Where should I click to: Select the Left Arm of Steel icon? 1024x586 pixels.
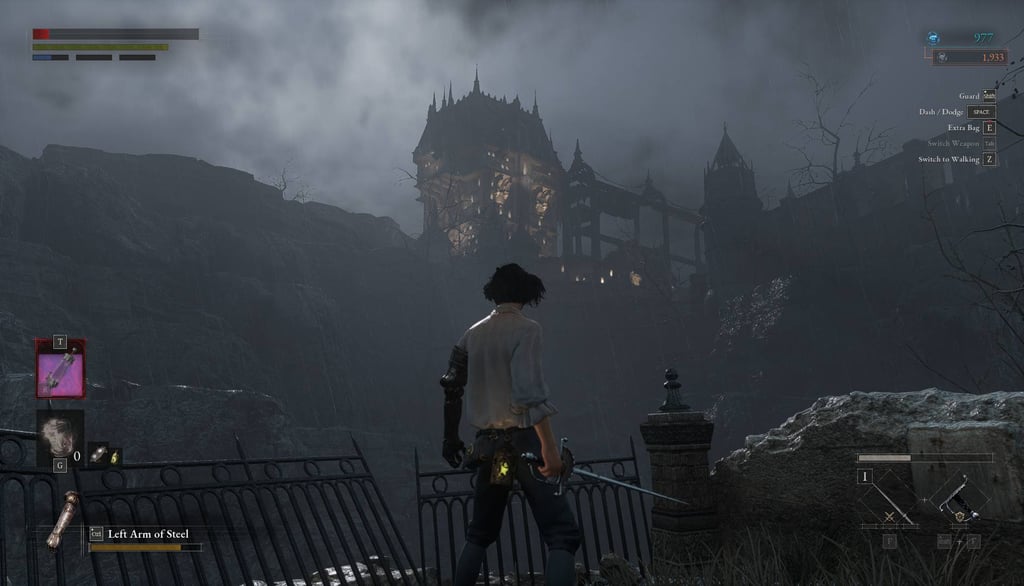coord(65,521)
